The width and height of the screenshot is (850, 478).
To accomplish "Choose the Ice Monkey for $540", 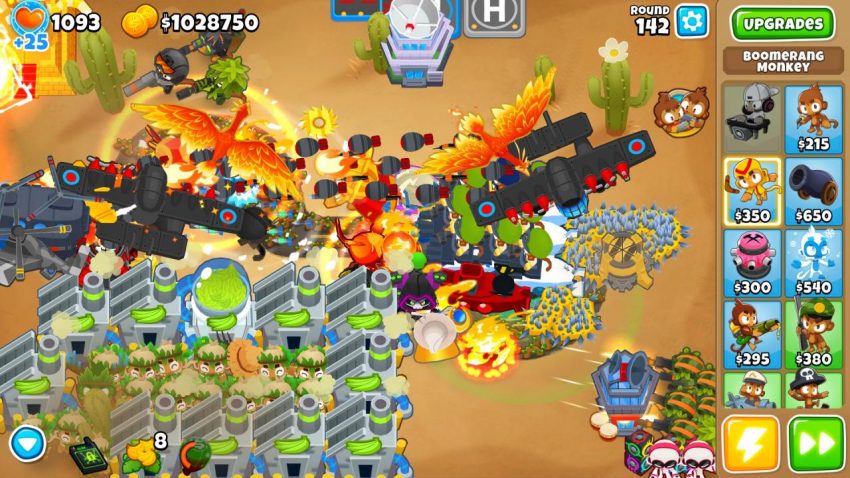I will pos(813,263).
